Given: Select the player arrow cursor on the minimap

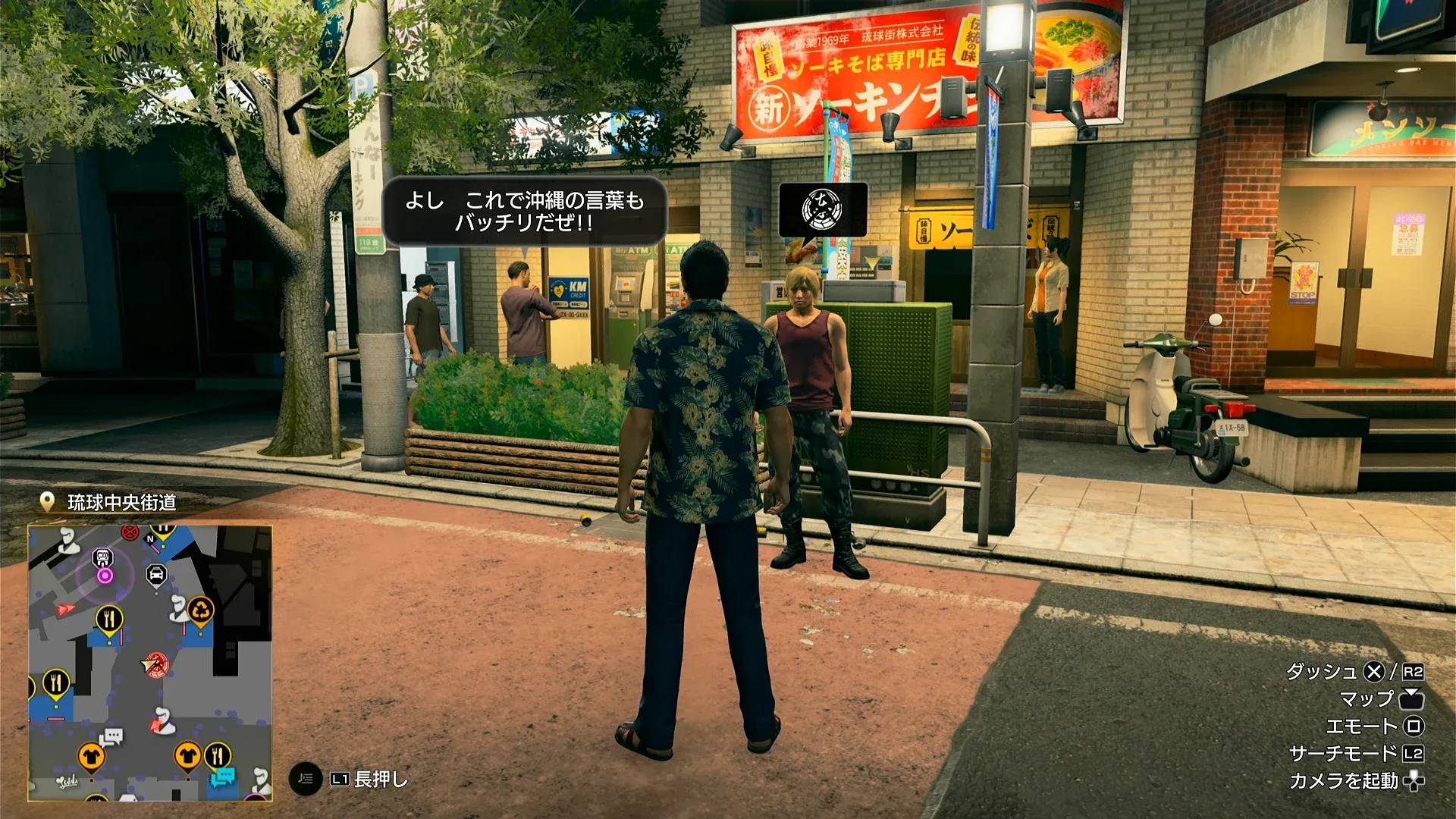Looking at the screenshot, I should point(147,664).
